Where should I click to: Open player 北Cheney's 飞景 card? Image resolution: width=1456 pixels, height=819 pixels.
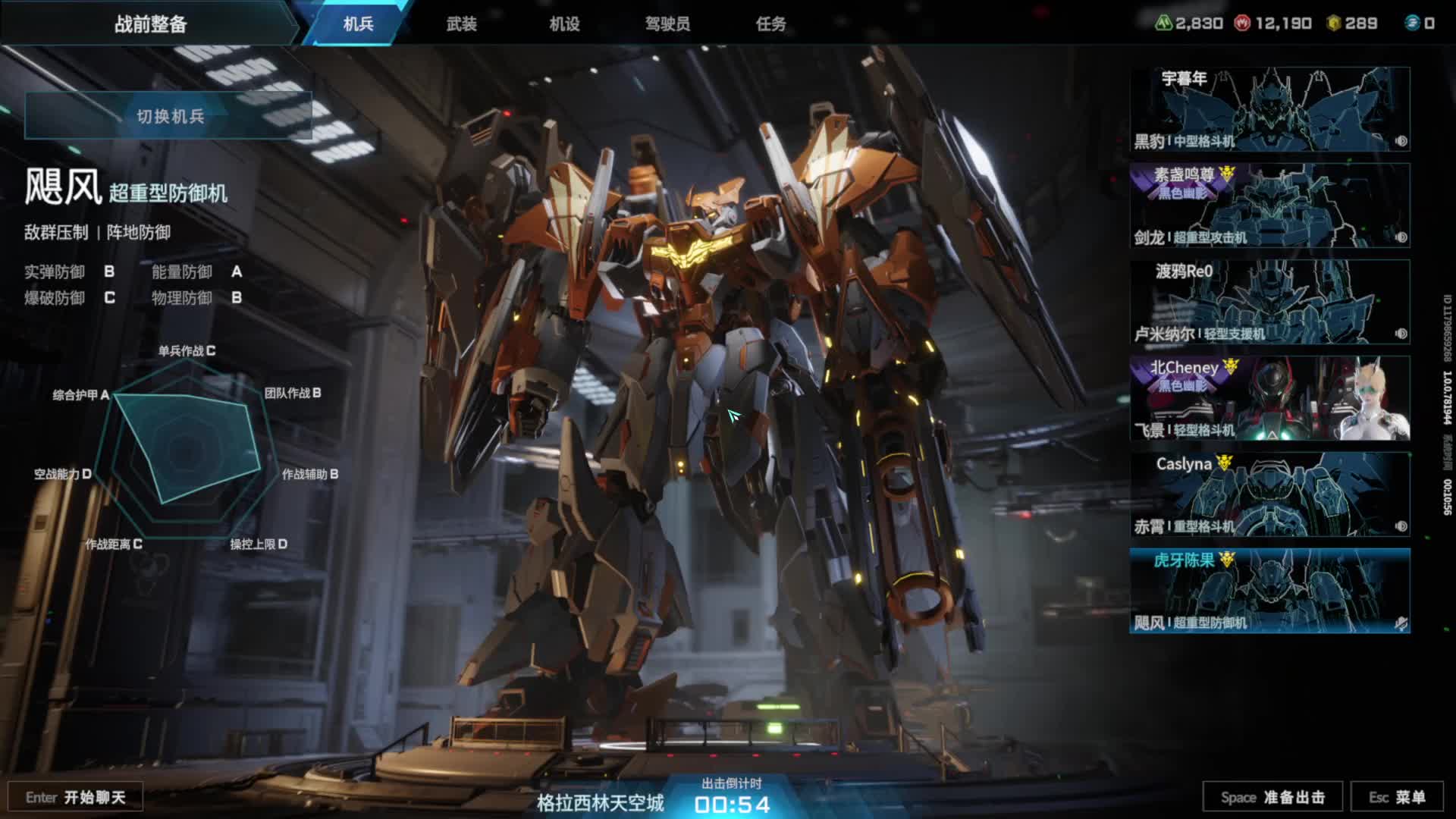1269,398
